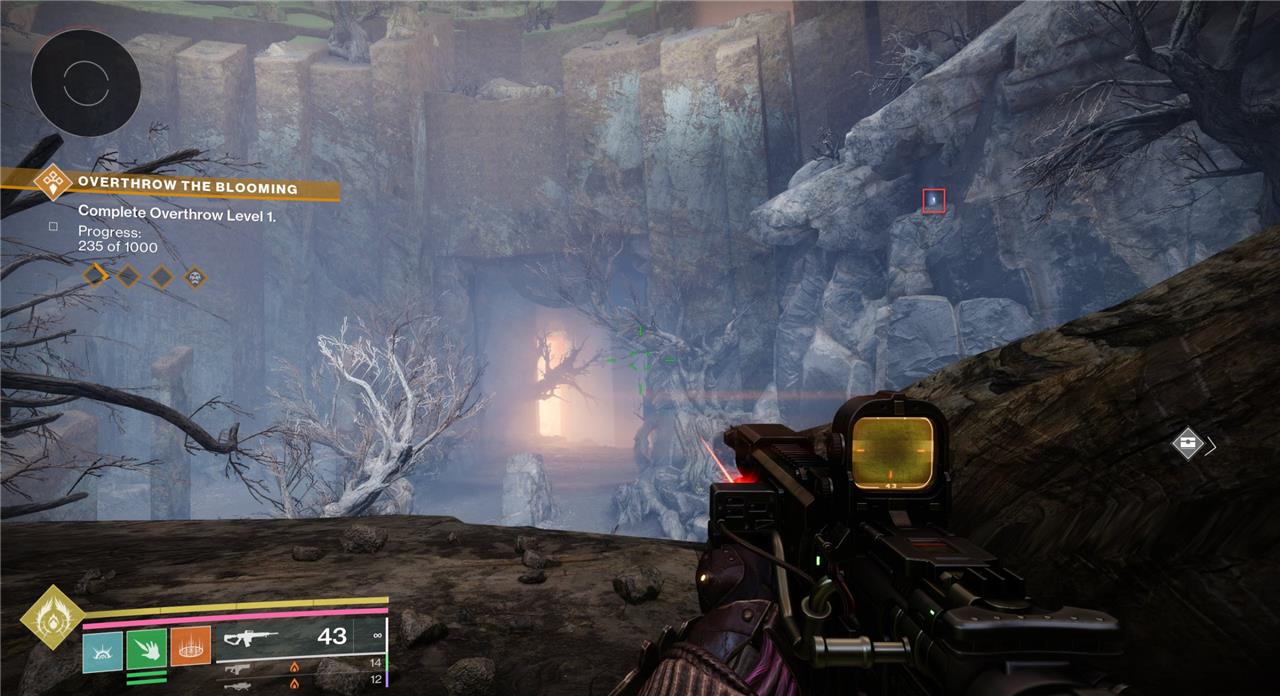Tick the Complete Overthrow Level 1 checkbox
1280x696 pixels.
[x=54, y=226]
